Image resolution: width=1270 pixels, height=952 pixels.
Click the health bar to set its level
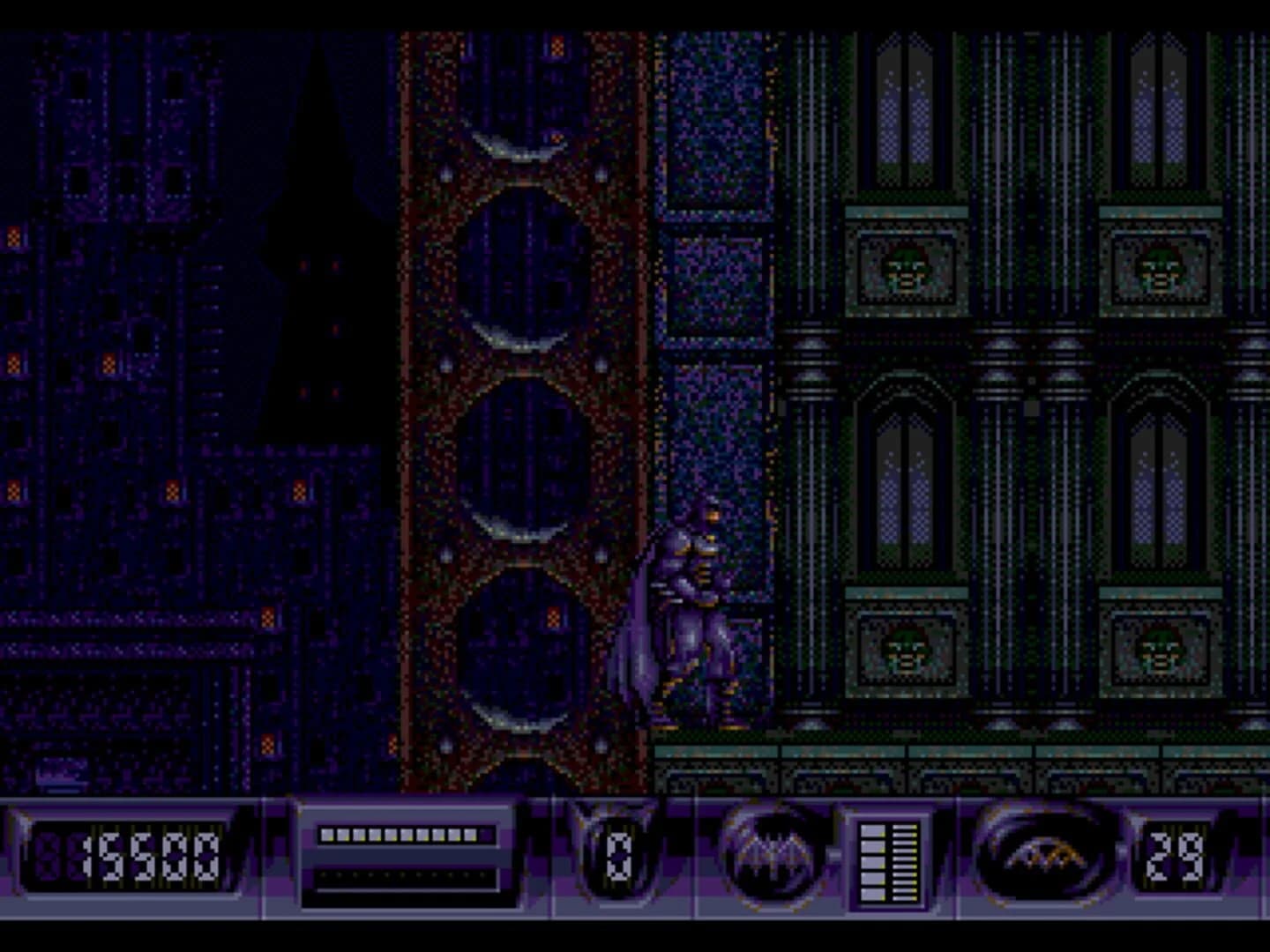pyautogui.click(x=406, y=833)
